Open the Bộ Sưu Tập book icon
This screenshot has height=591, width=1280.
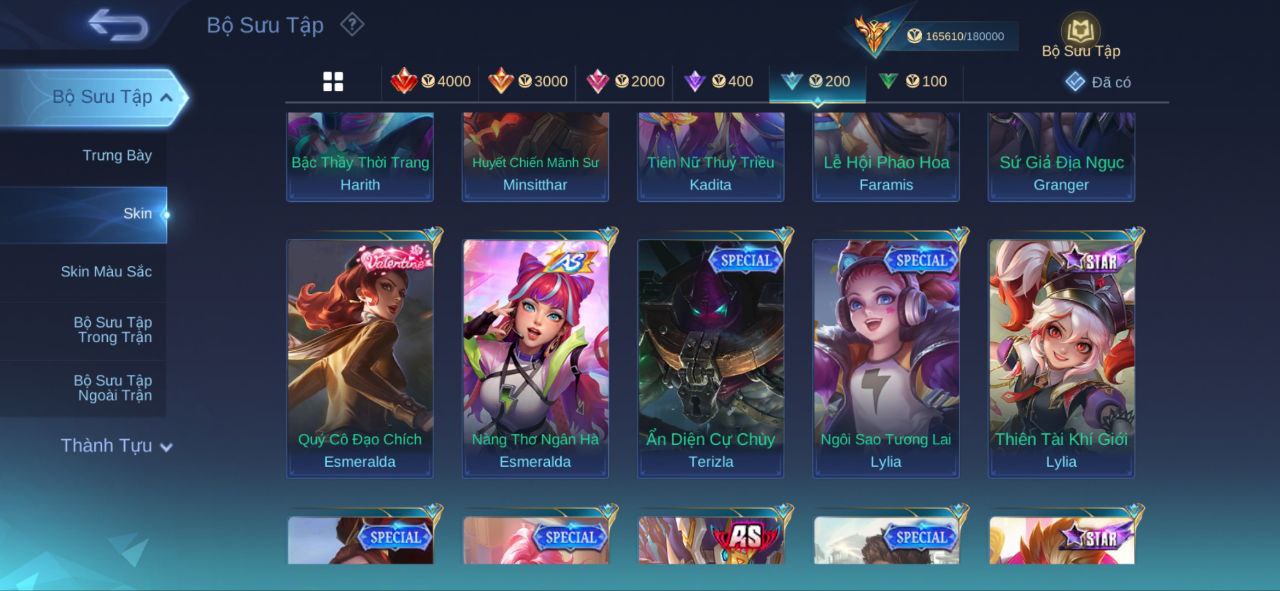[x=1080, y=32]
